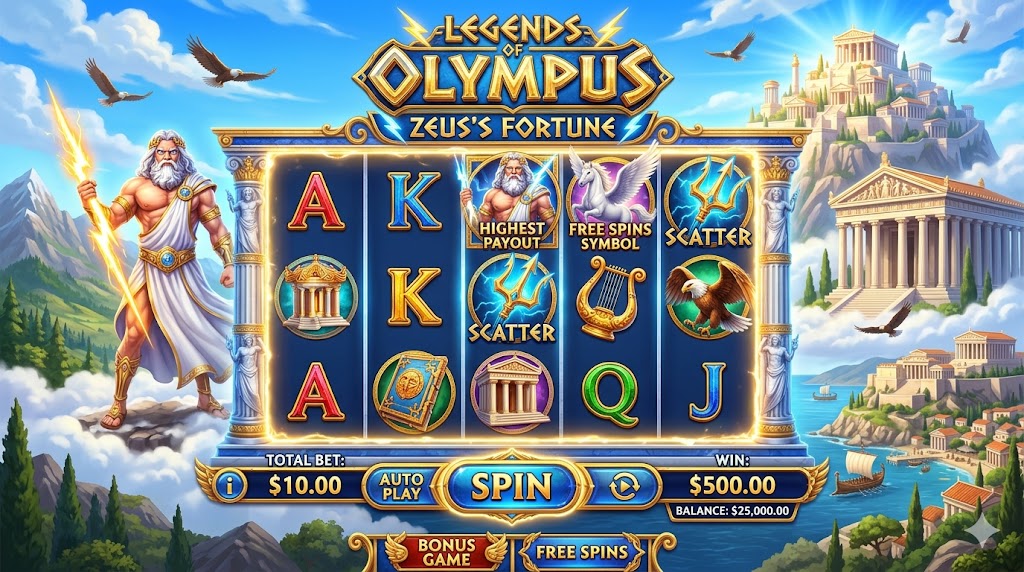1024x572 pixels.
Task: Open the Bonus Game panel
Action: coord(446,552)
